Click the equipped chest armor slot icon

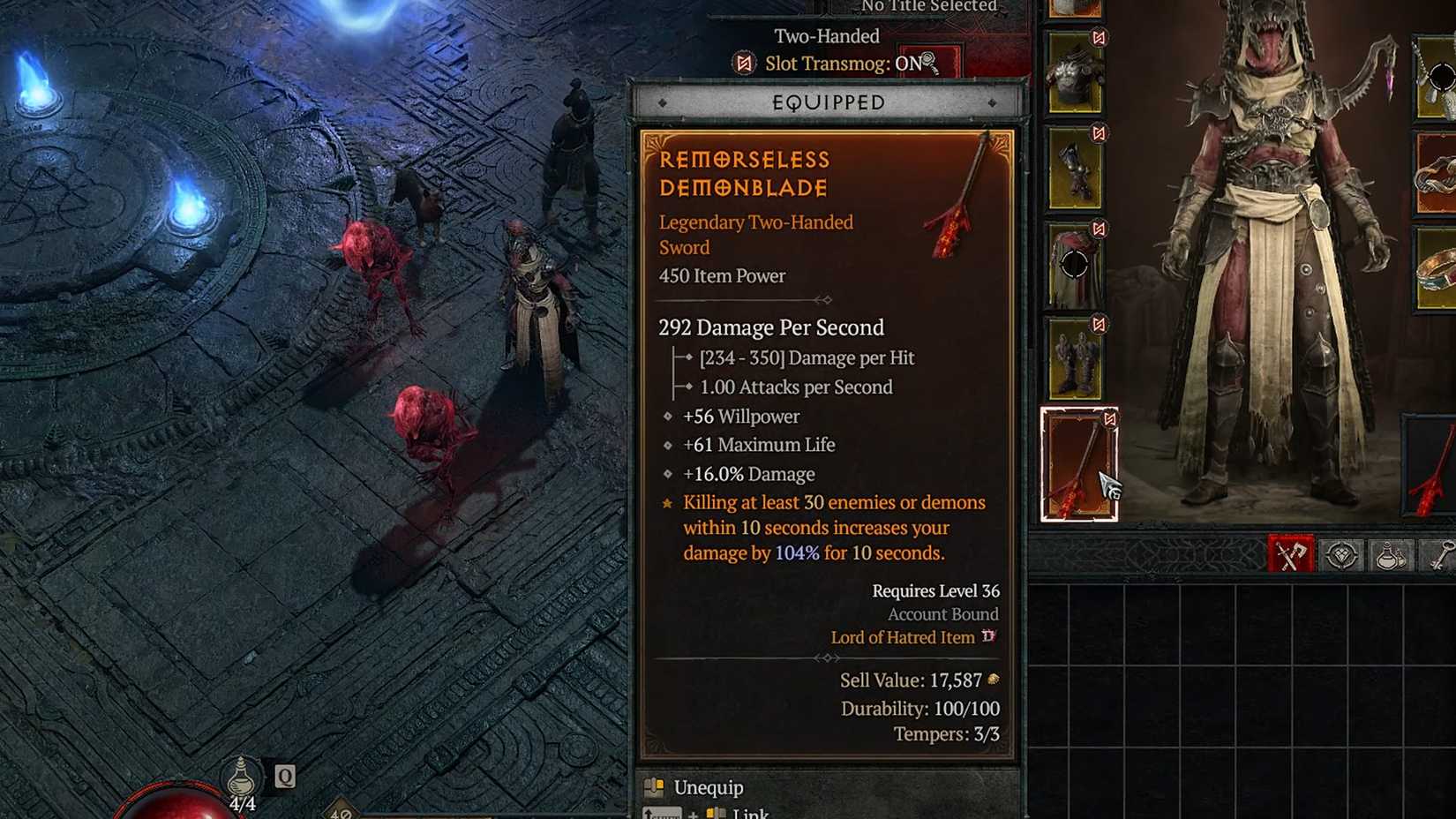click(x=1076, y=79)
